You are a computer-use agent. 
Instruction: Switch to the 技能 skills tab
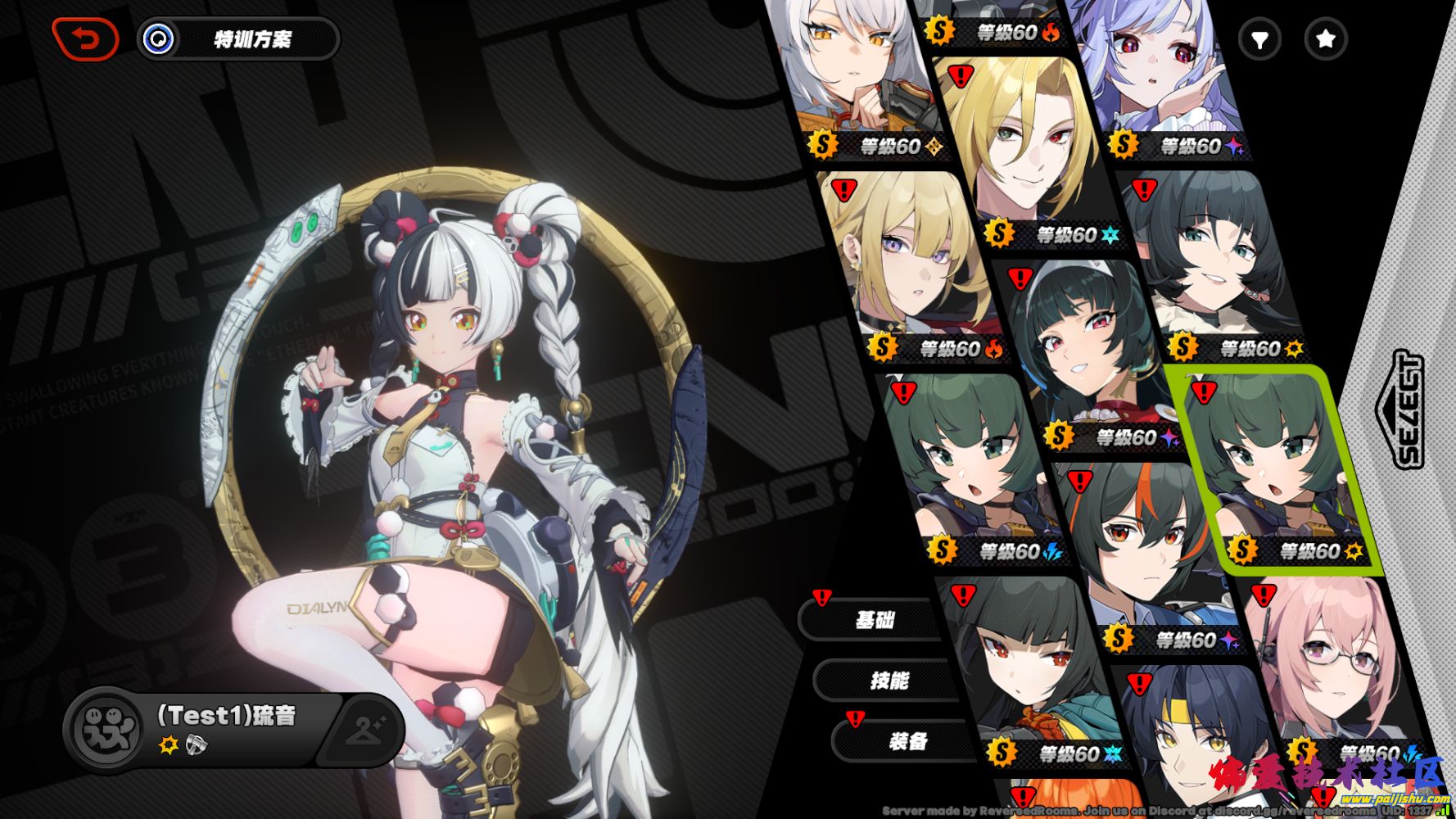point(889,680)
